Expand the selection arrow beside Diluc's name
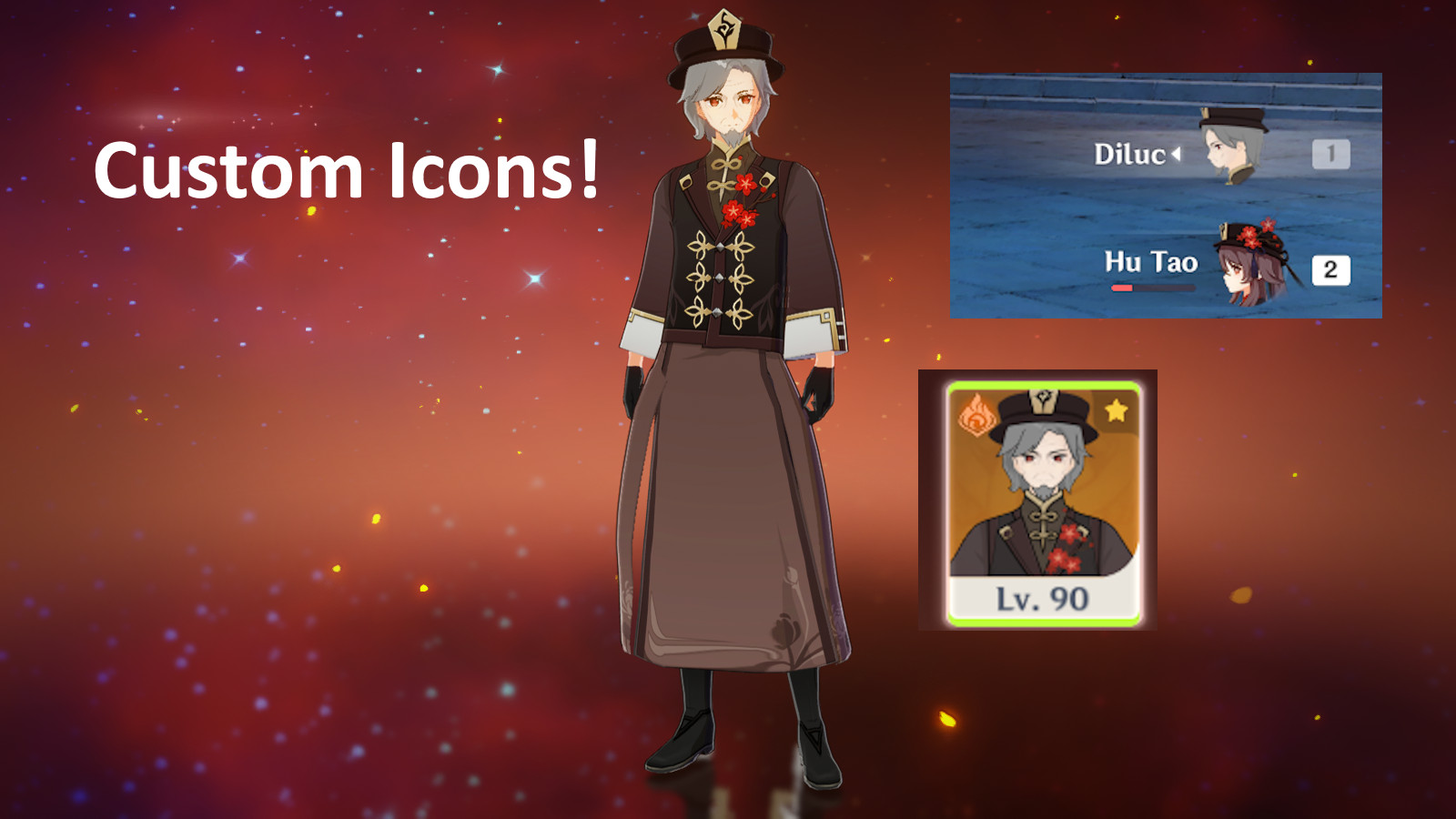 [1176, 155]
